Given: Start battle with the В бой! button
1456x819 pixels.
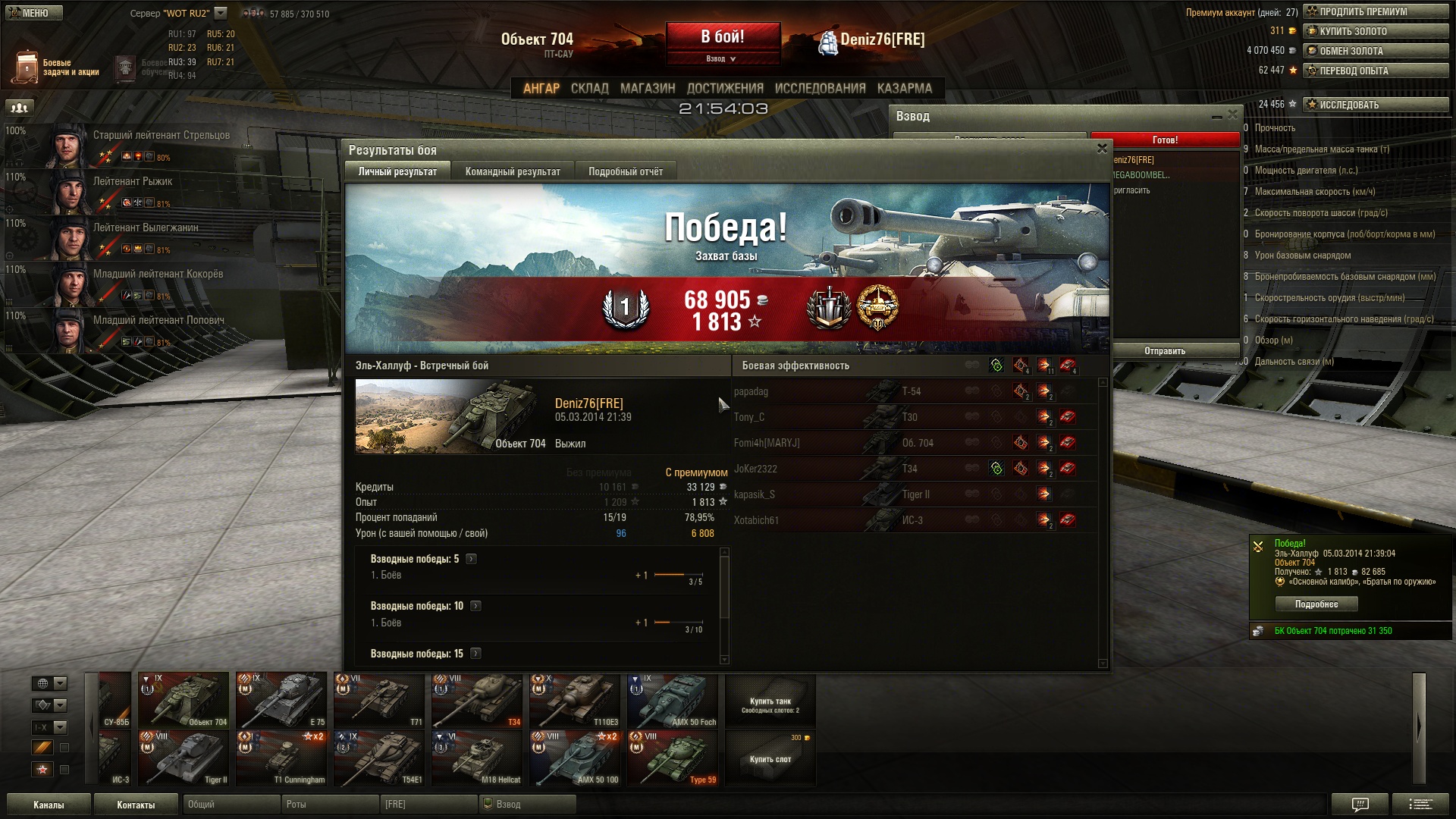Looking at the screenshot, I should pos(723,36).
